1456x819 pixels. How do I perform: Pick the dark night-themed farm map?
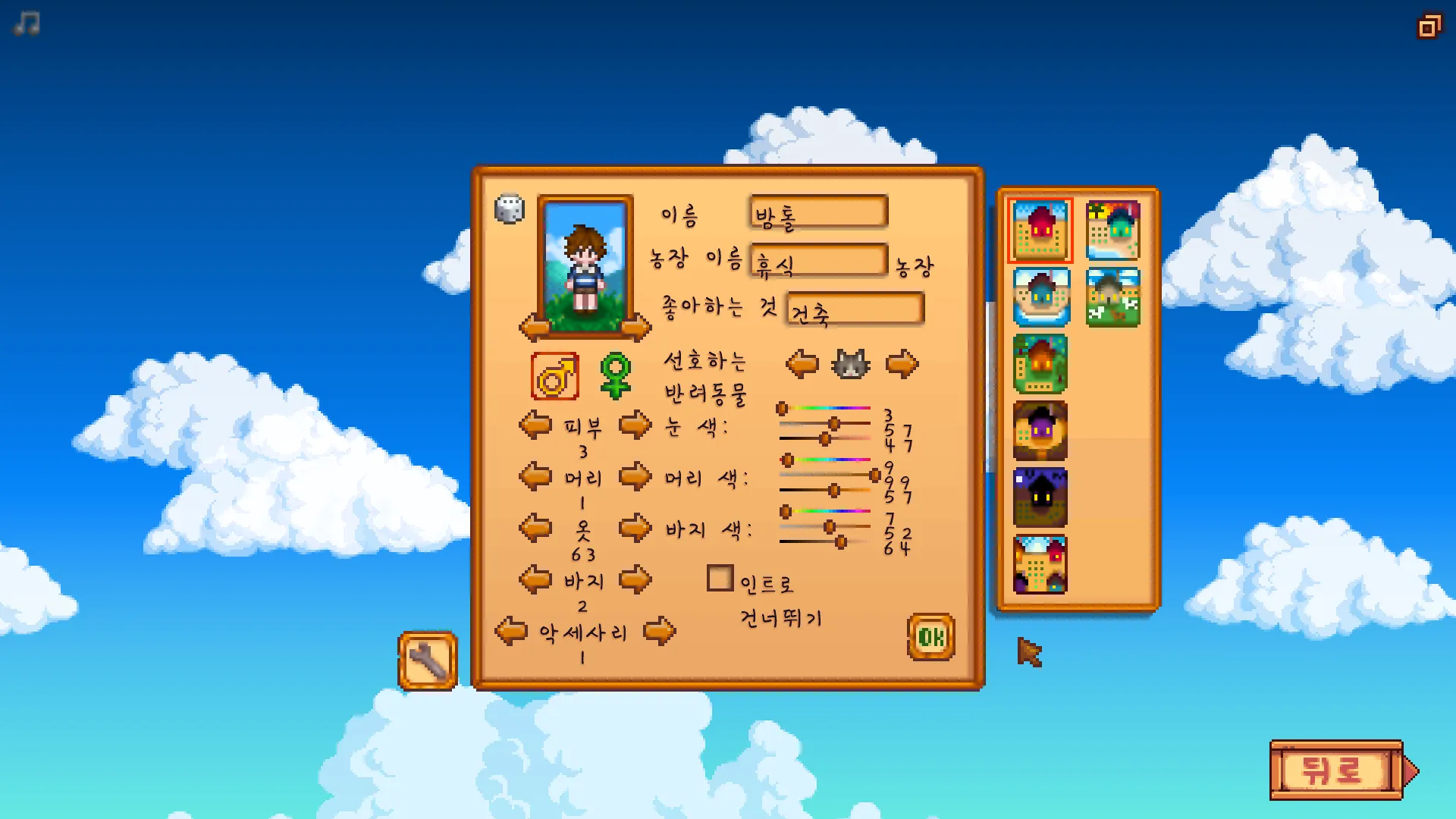coord(1040,497)
